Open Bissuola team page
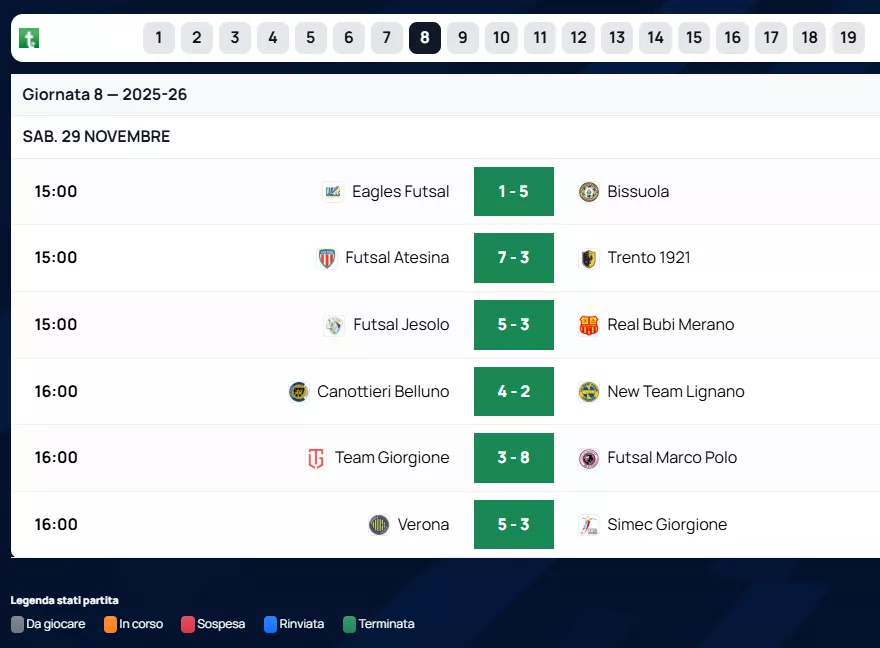The image size is (880, 648). click(x=638, y=191)
